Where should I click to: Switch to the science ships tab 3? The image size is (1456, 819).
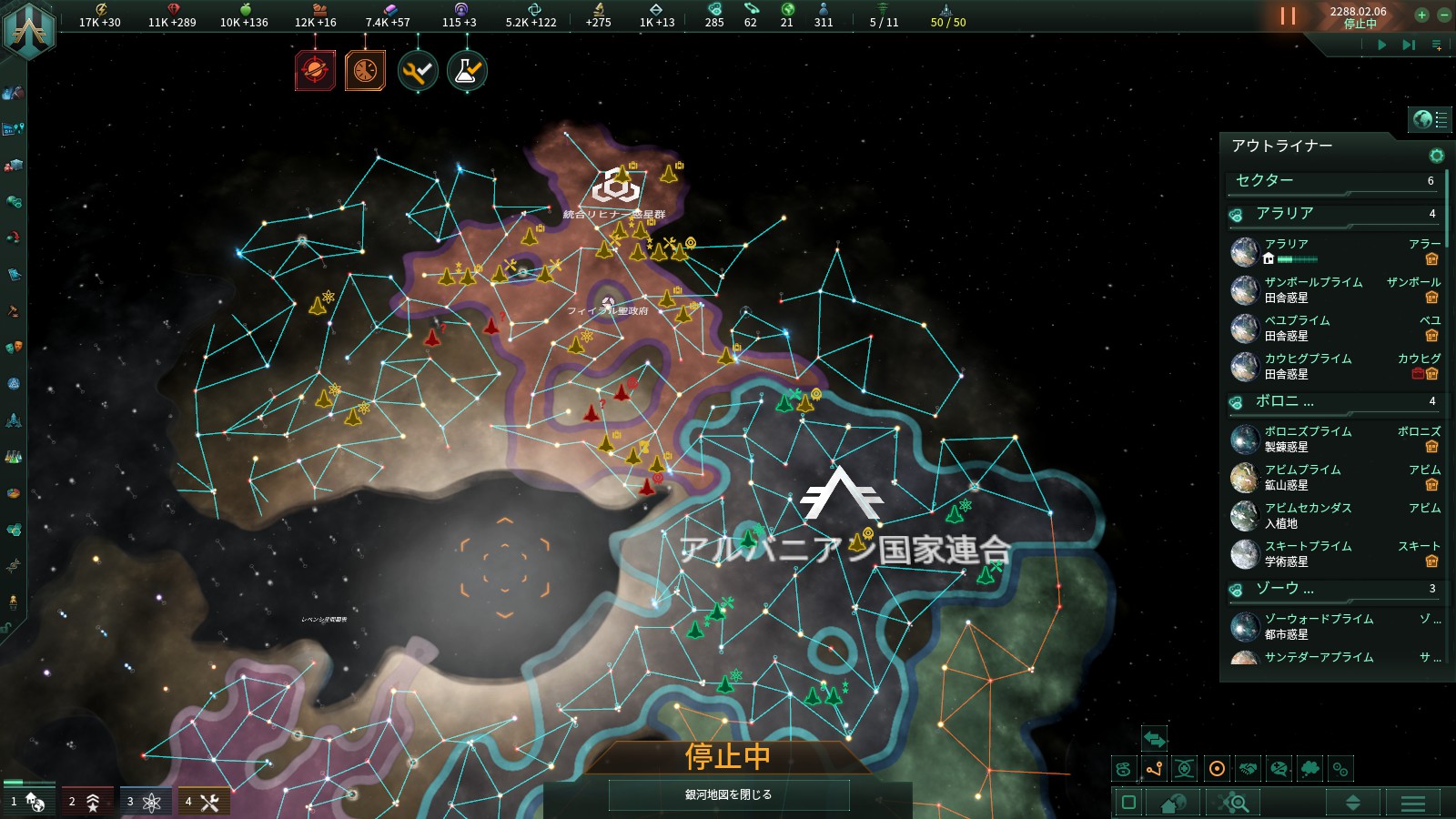145,801
